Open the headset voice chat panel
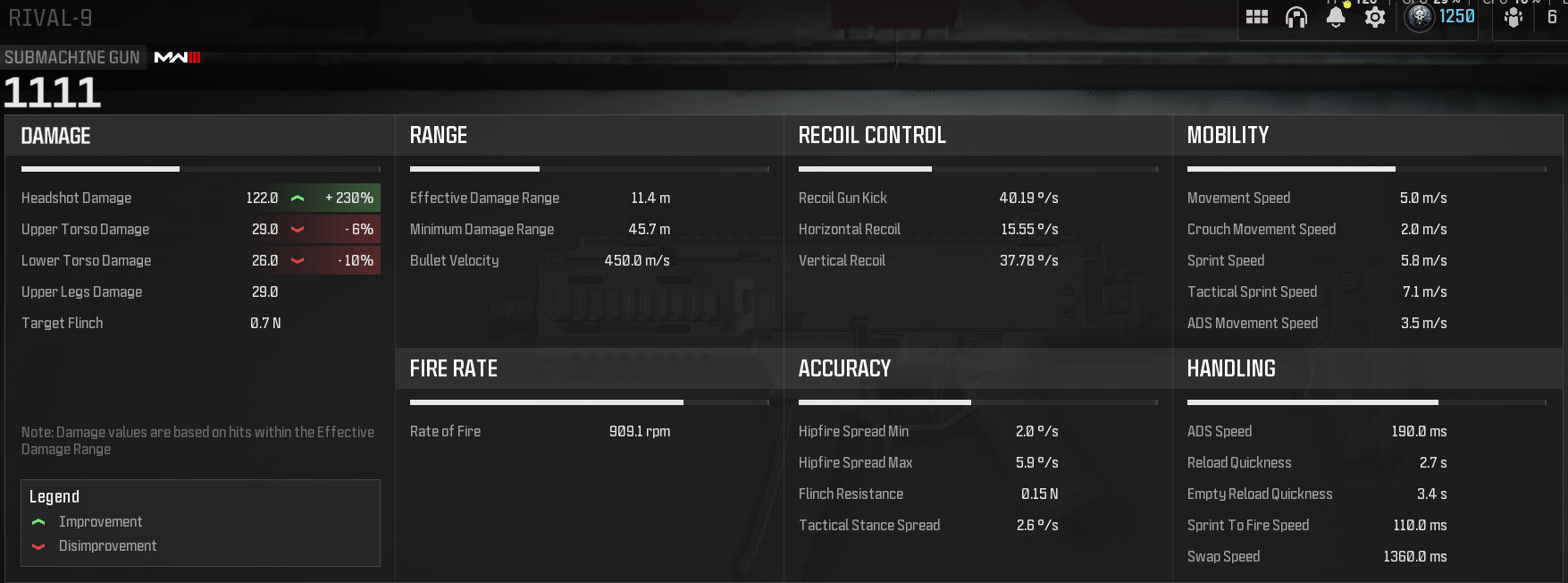The height and width of the screenshot is (583, 1568). (x=1295, y=17)
